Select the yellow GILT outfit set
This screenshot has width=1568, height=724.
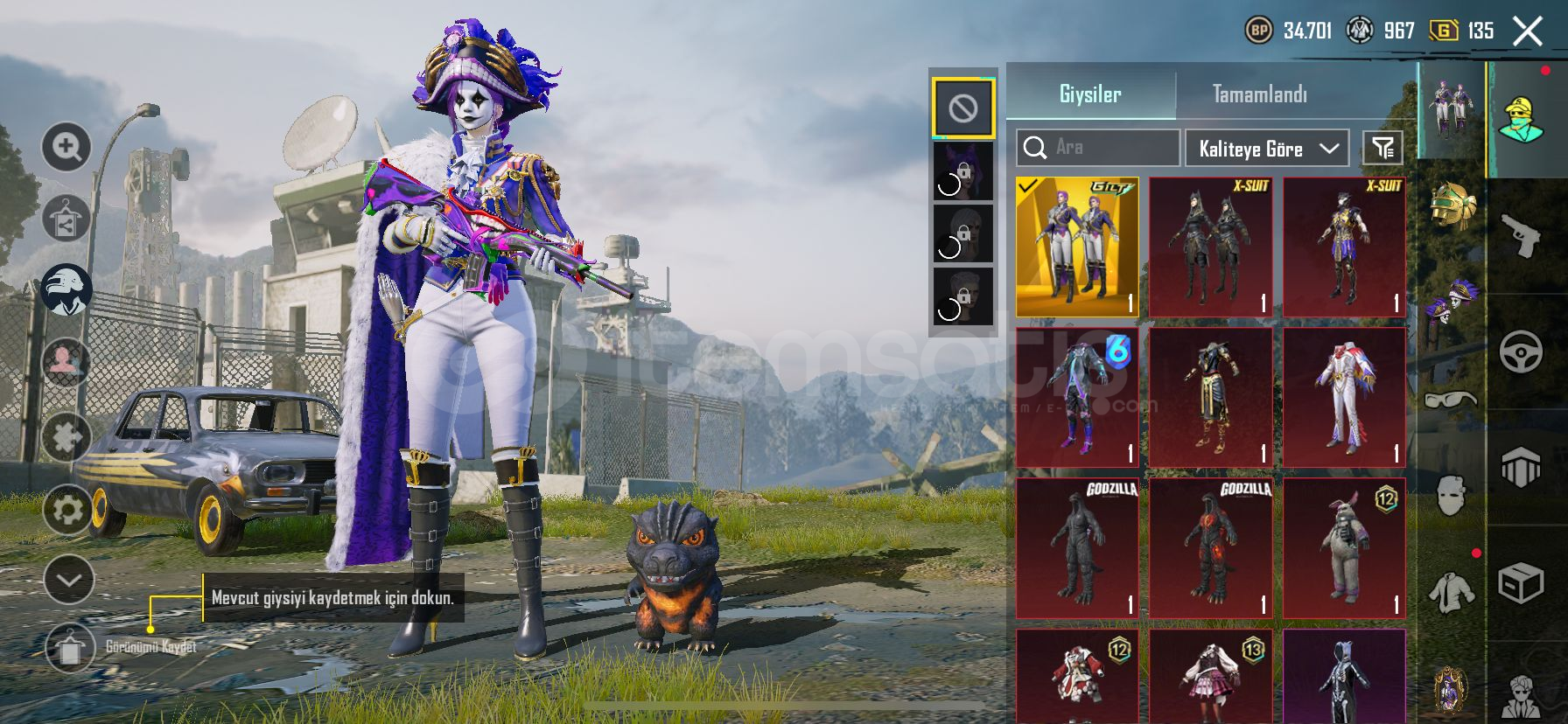(x=1077, y=247)
